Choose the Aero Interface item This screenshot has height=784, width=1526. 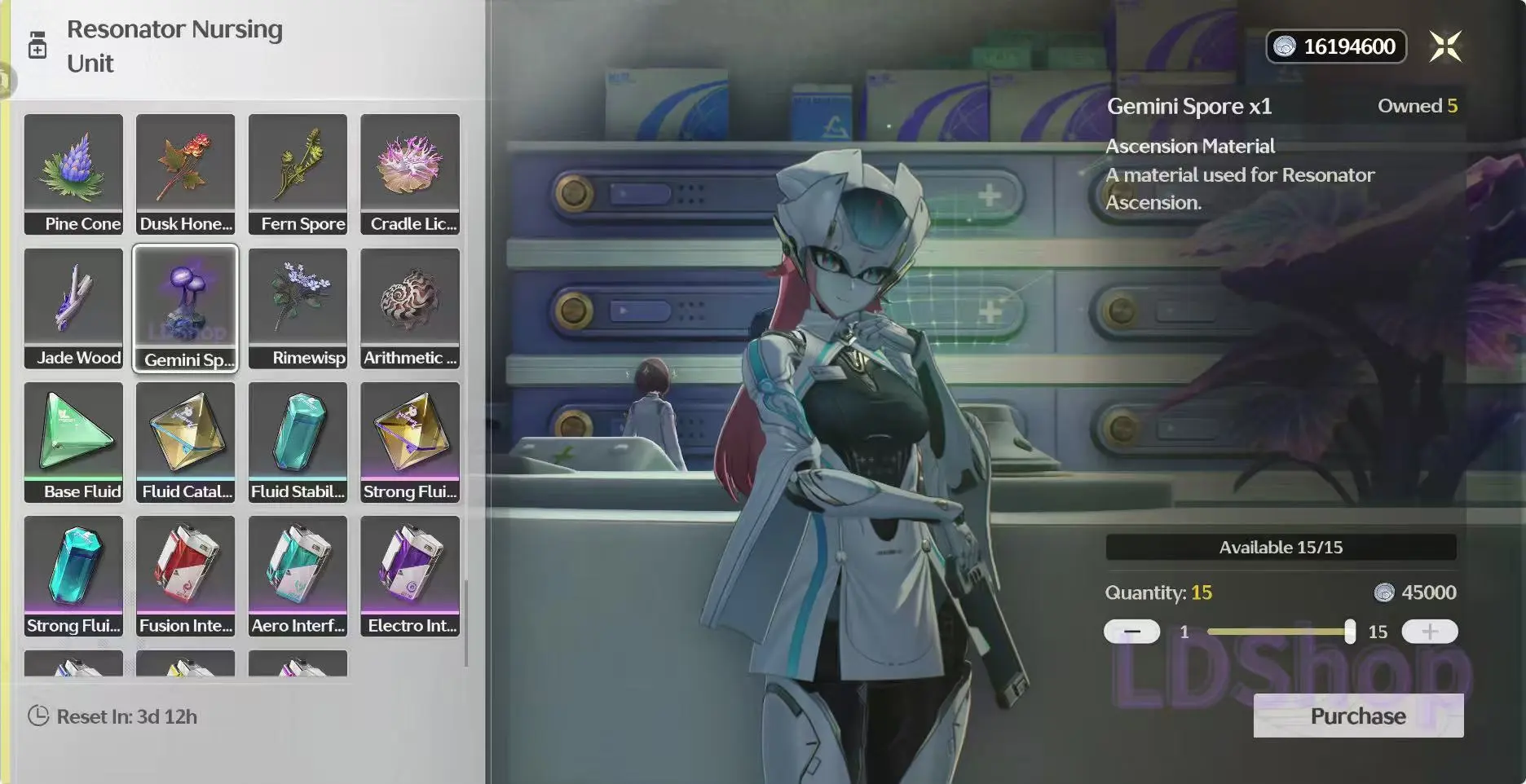[x=298, y=575]
